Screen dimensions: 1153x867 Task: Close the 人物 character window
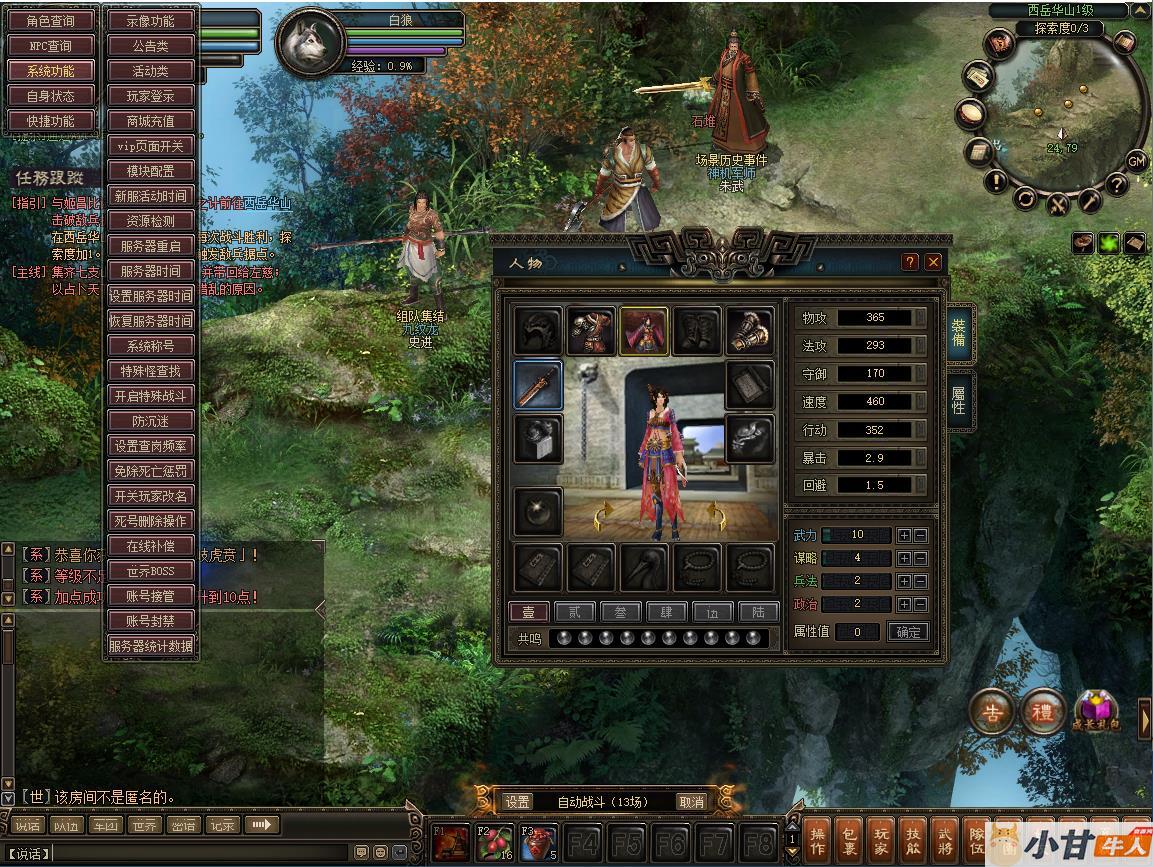click(x=933, y=262)
